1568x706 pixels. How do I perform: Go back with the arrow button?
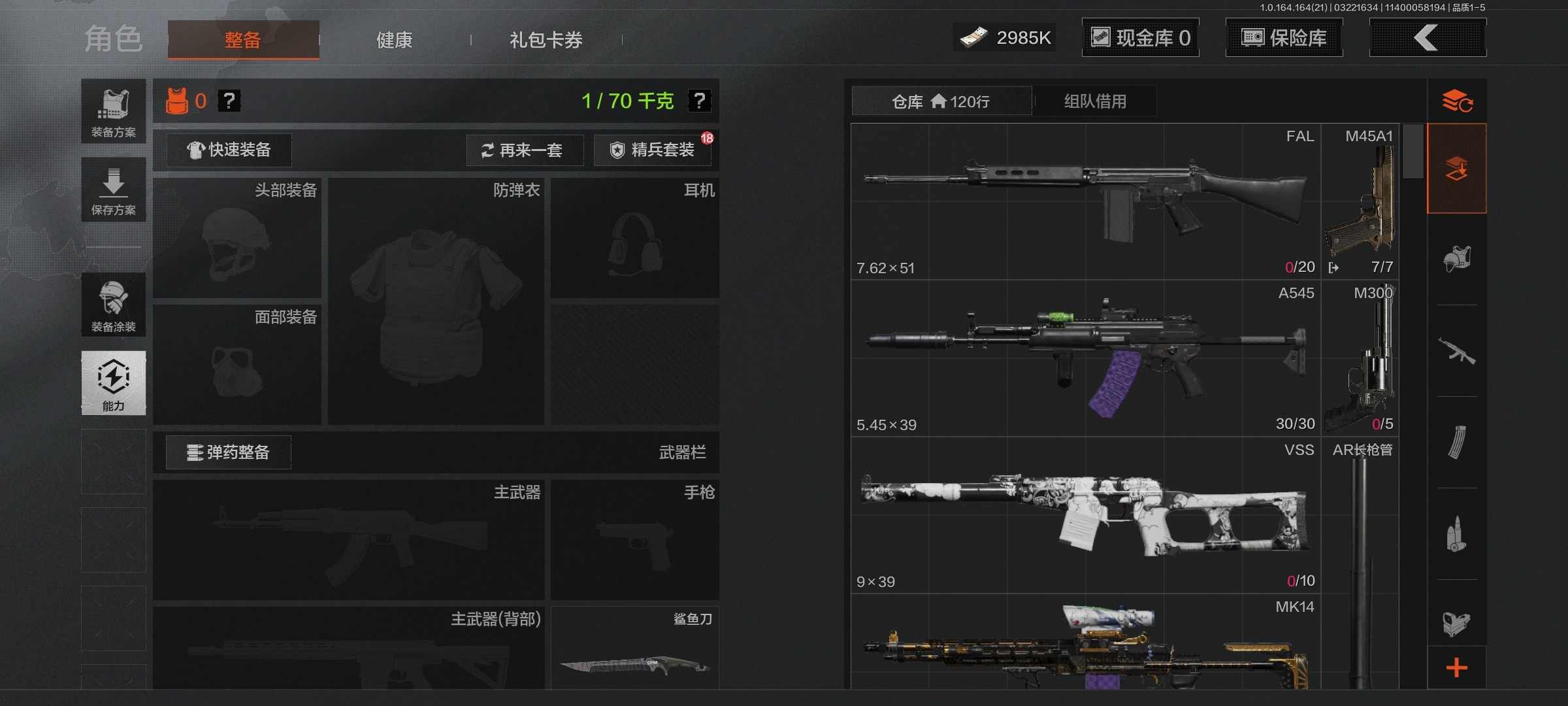[x=1427, y=38]
